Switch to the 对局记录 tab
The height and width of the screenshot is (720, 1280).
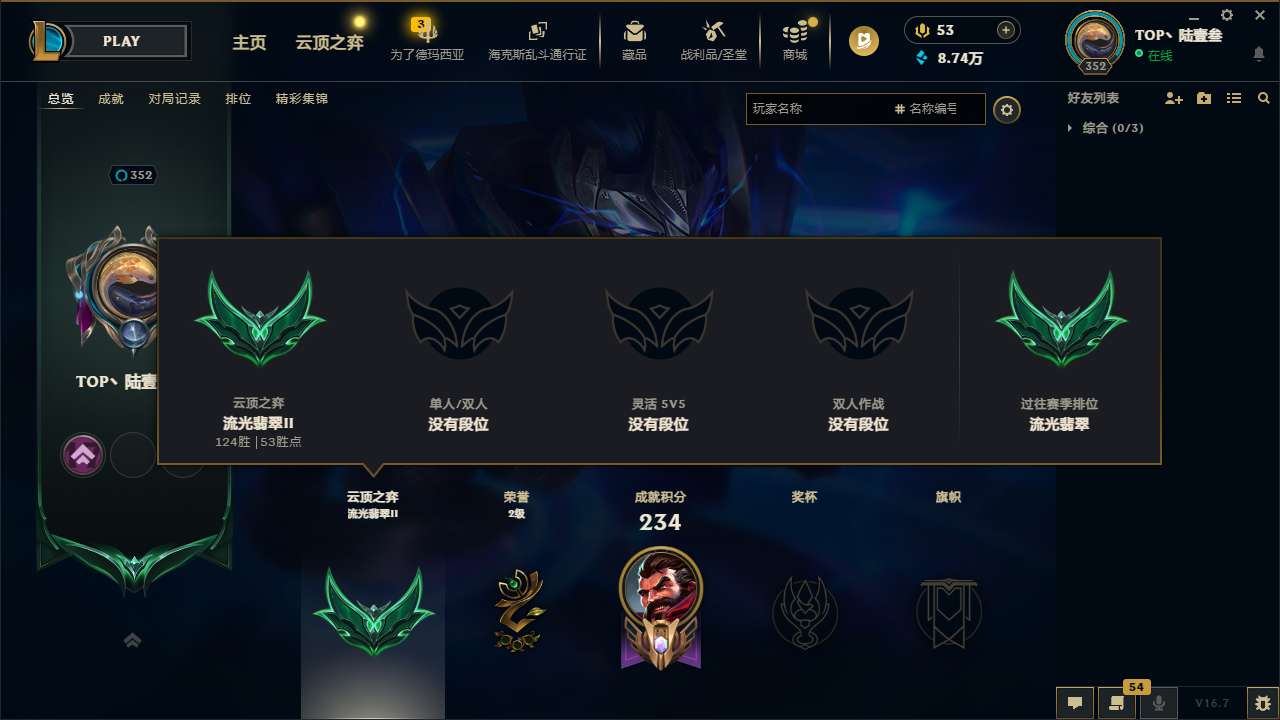tap(174, 99)
